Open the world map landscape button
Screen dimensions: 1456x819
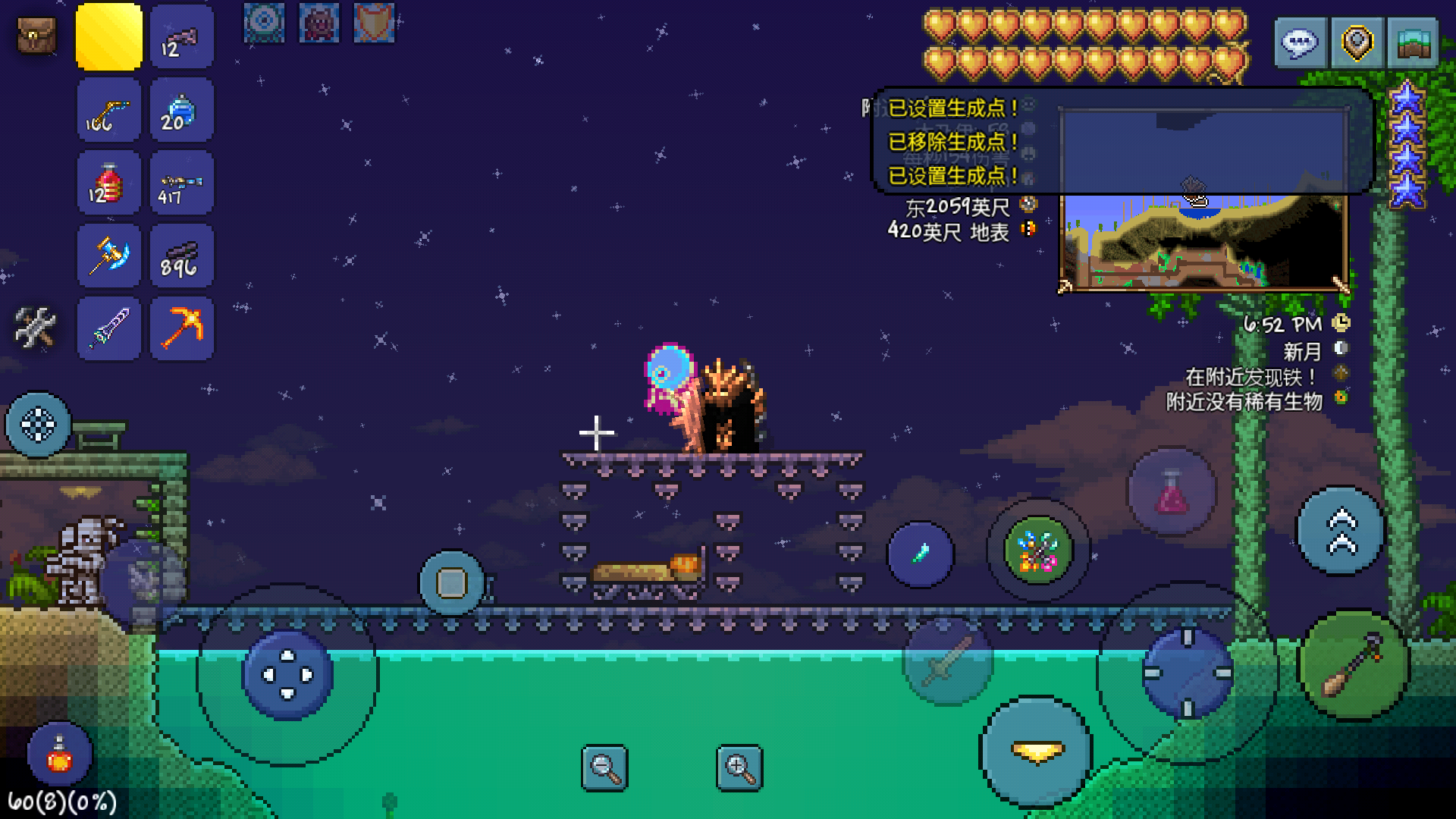1413,42
